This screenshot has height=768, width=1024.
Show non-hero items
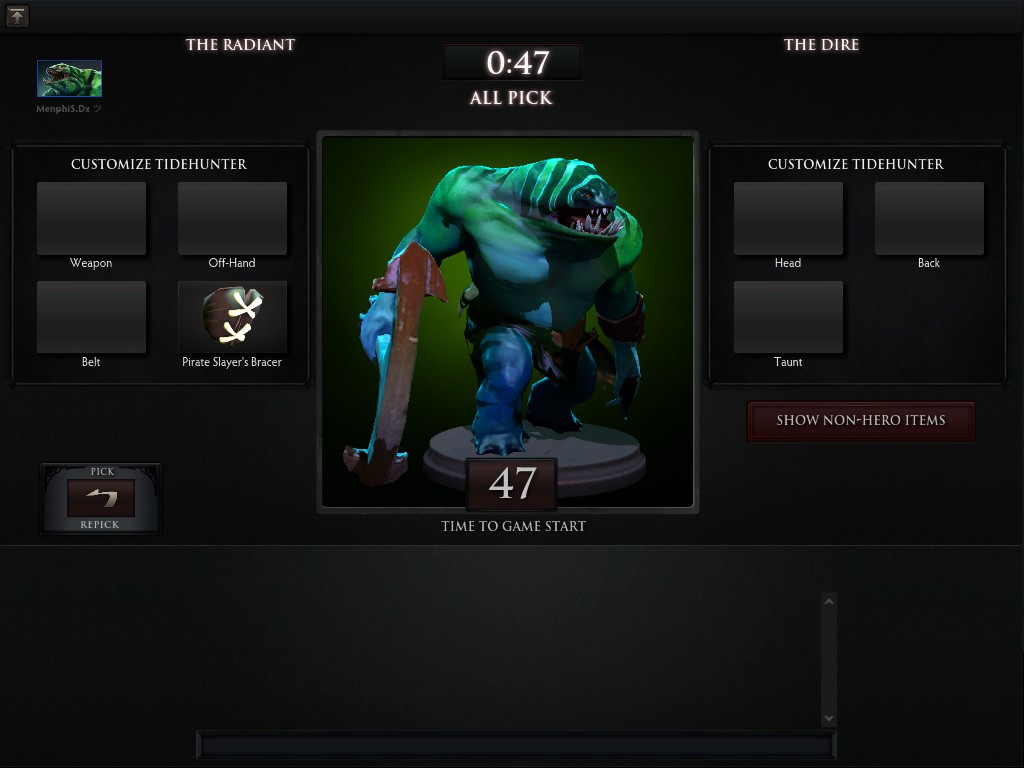click(860, 421)
